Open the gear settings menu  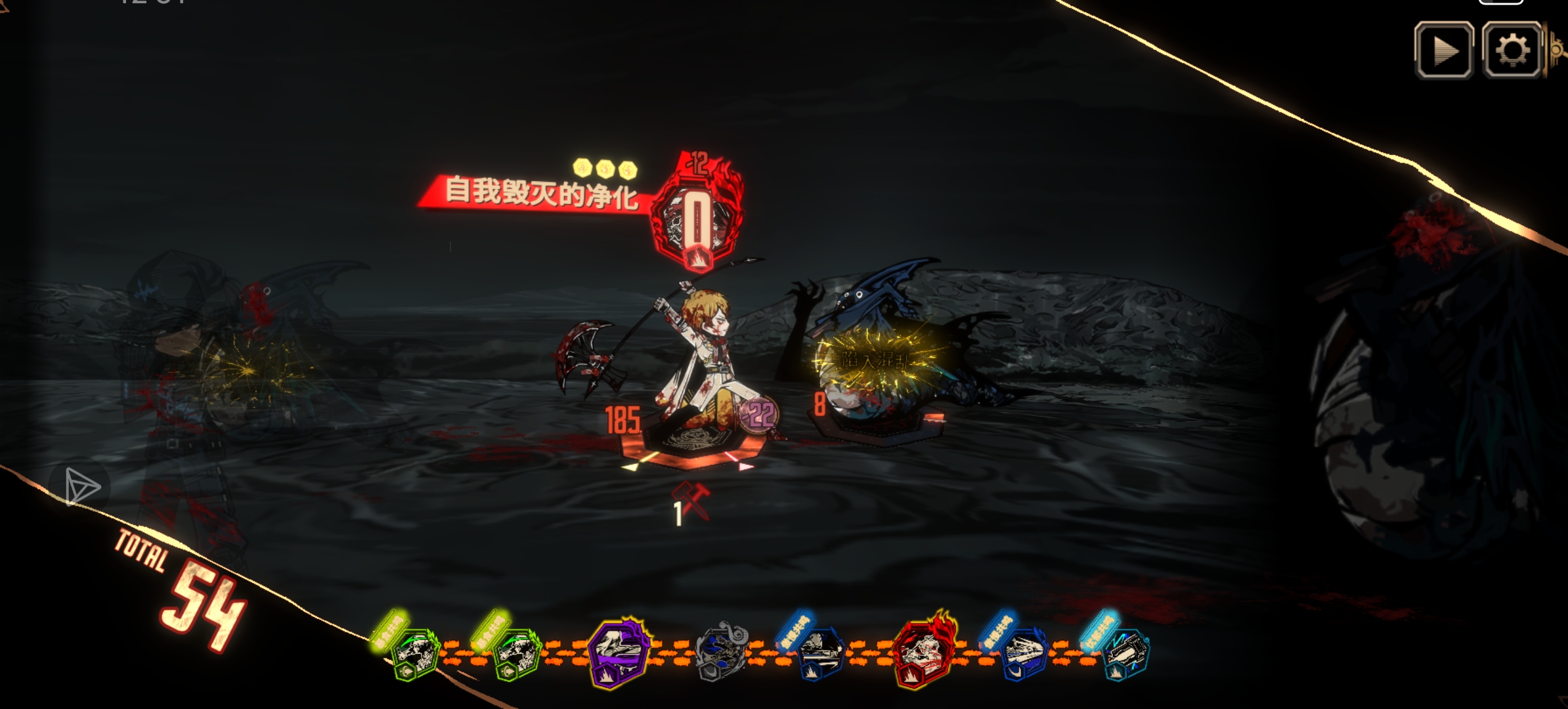[1512, 51]
